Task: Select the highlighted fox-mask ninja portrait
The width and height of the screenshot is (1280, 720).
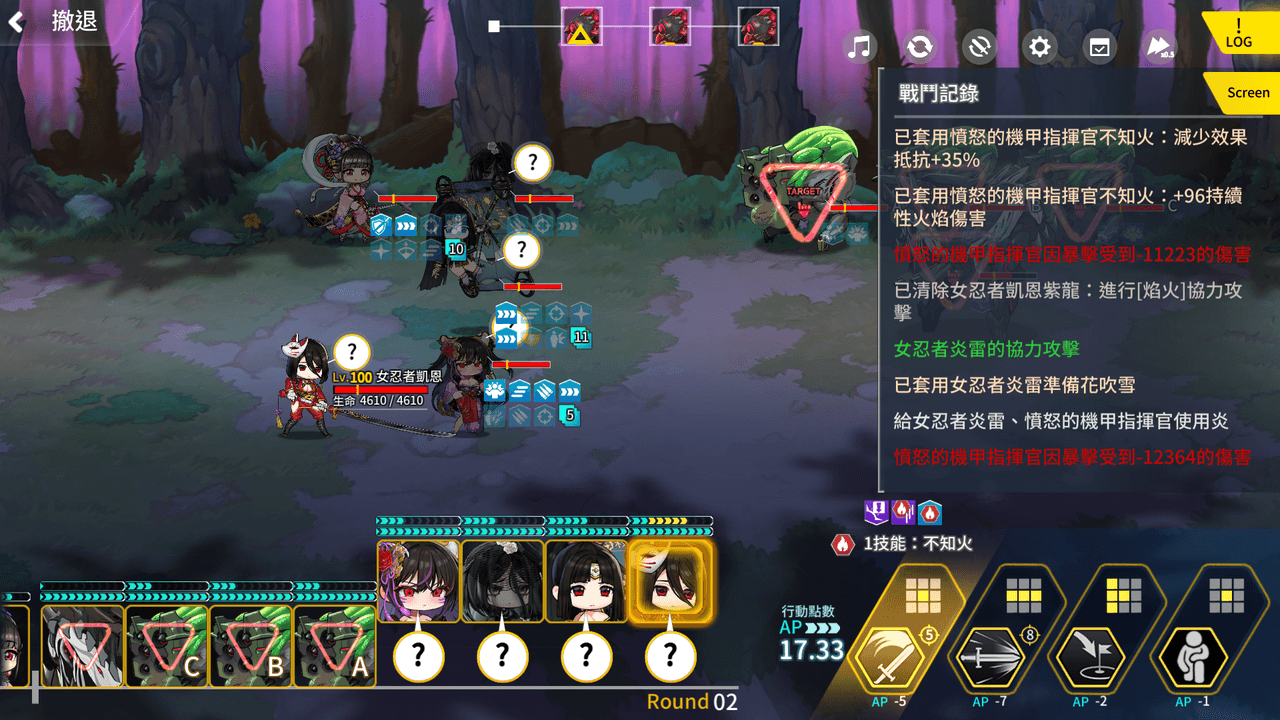Action: click(670, 582)
